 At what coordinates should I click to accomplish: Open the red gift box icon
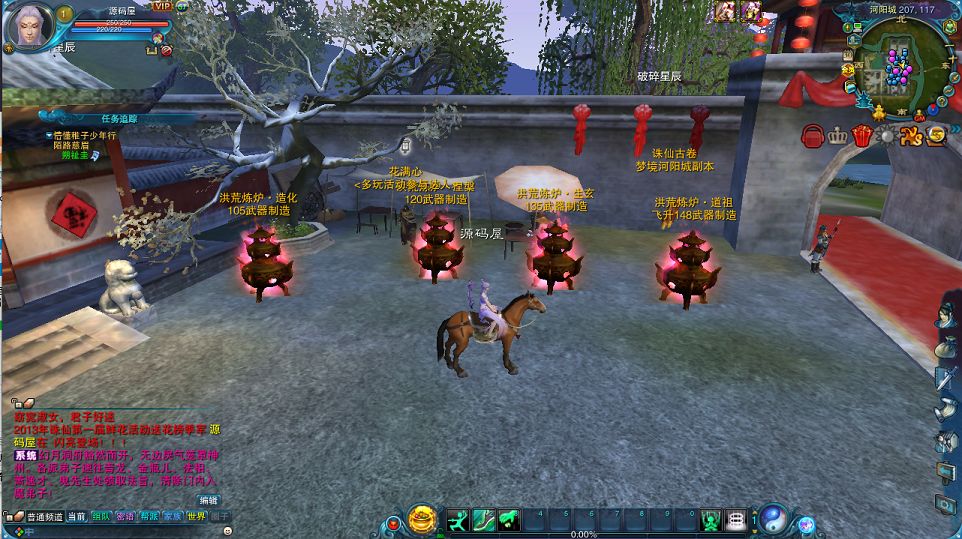pos(861,136)
